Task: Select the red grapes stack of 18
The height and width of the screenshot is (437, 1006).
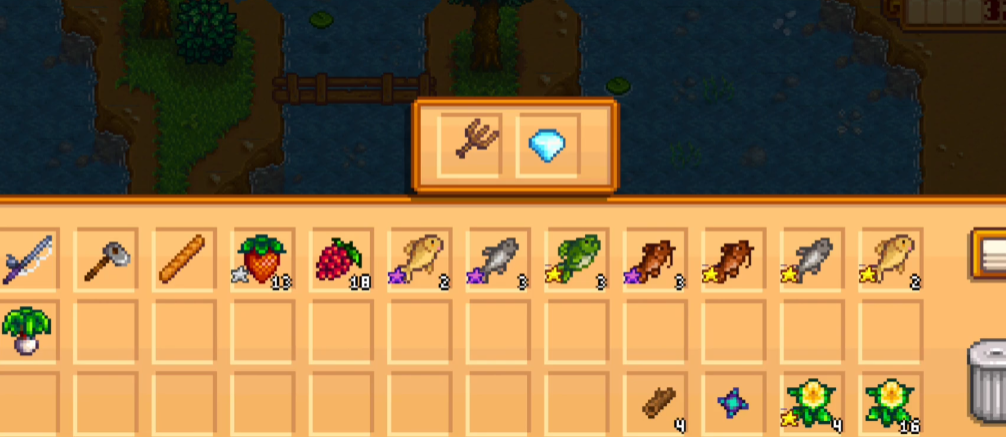Action: click(339, 260)
